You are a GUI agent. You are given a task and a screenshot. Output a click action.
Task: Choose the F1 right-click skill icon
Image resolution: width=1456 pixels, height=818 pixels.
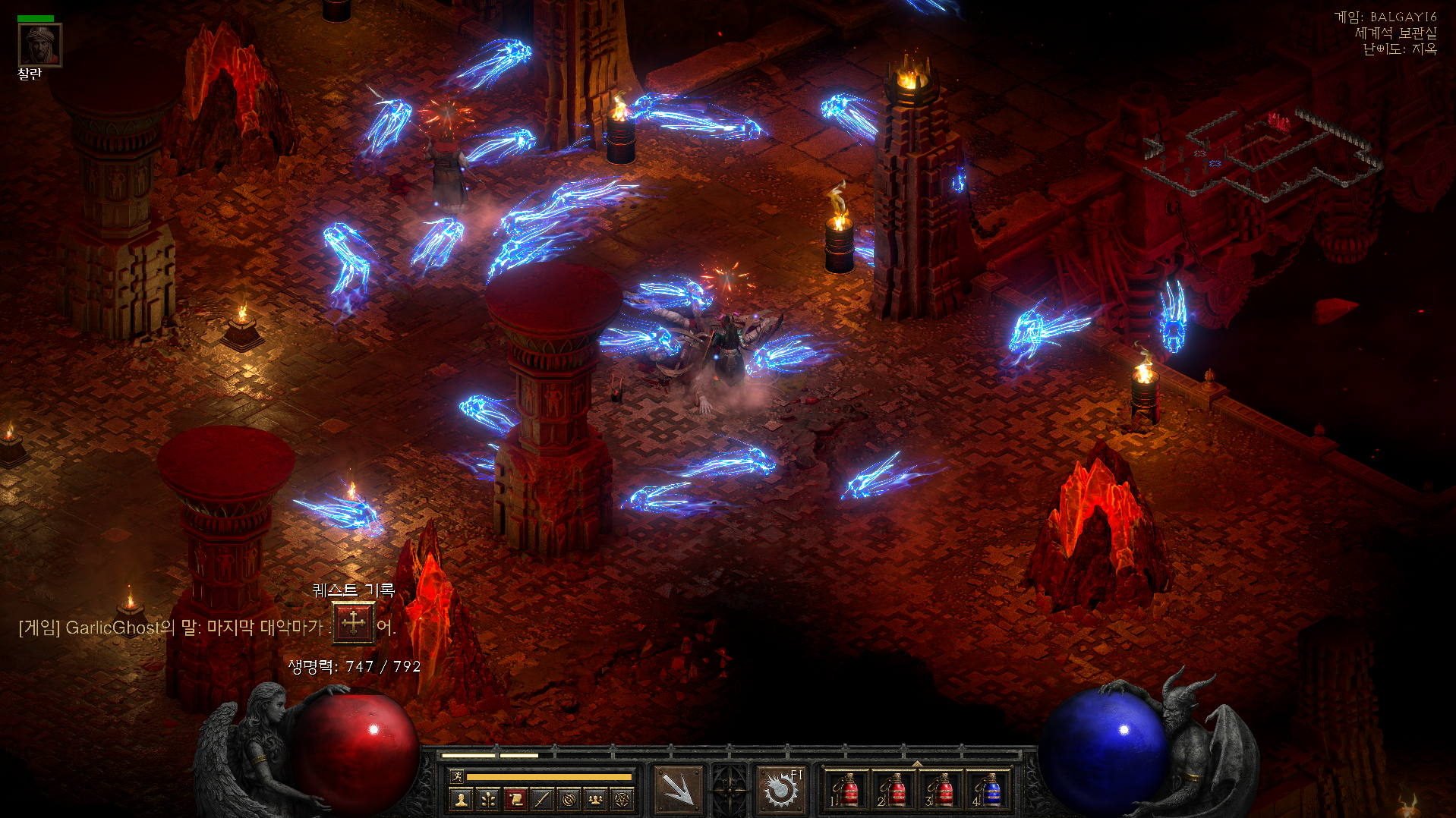pos(781,791)
